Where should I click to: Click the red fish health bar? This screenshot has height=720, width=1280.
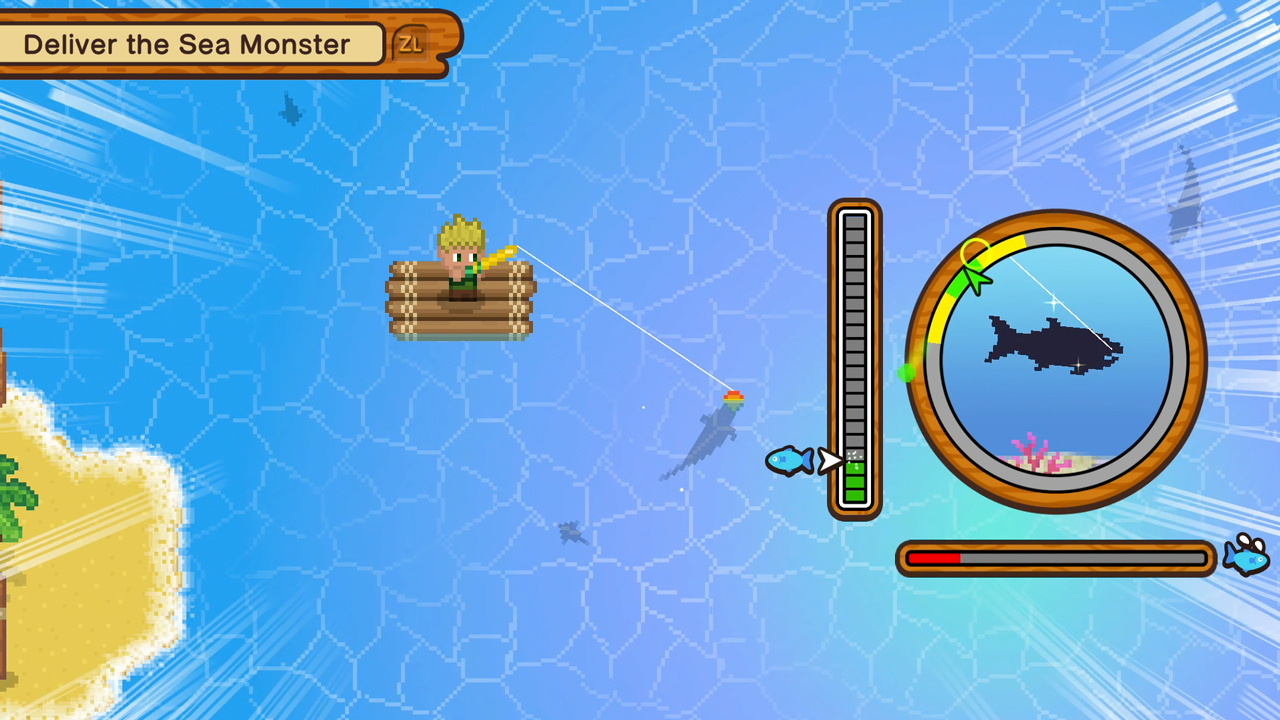pos(935,560)
